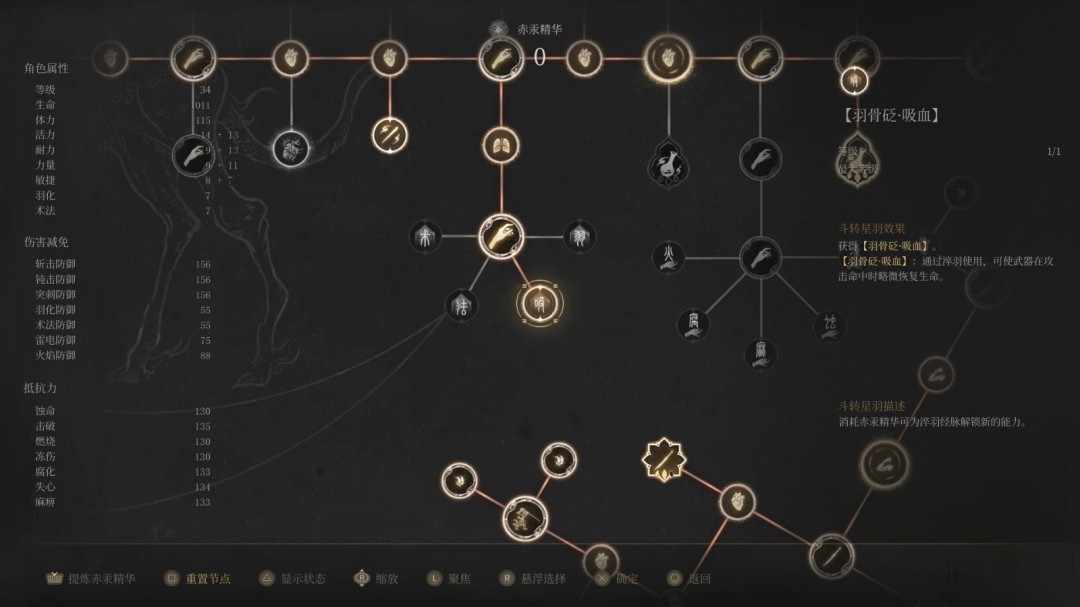Choose the twin lightning arrows node
The image size is (1080, 607).
point(388,134)
